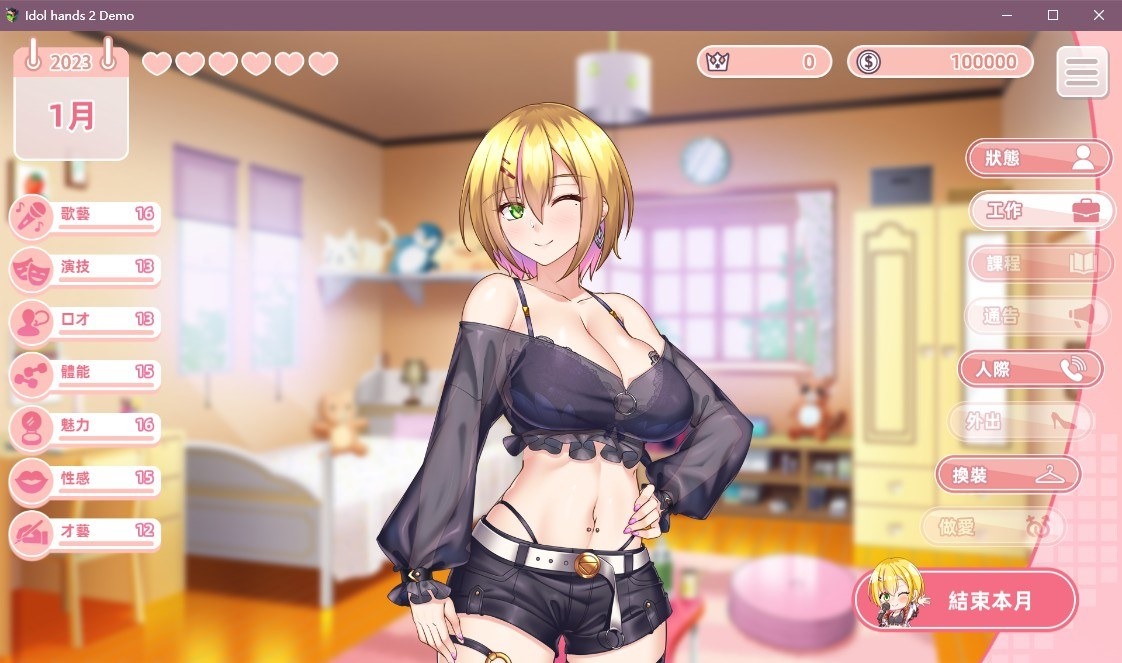Open the 換裝 outfit change button
1122x663 pixels.
click(x=1008, y=474)
